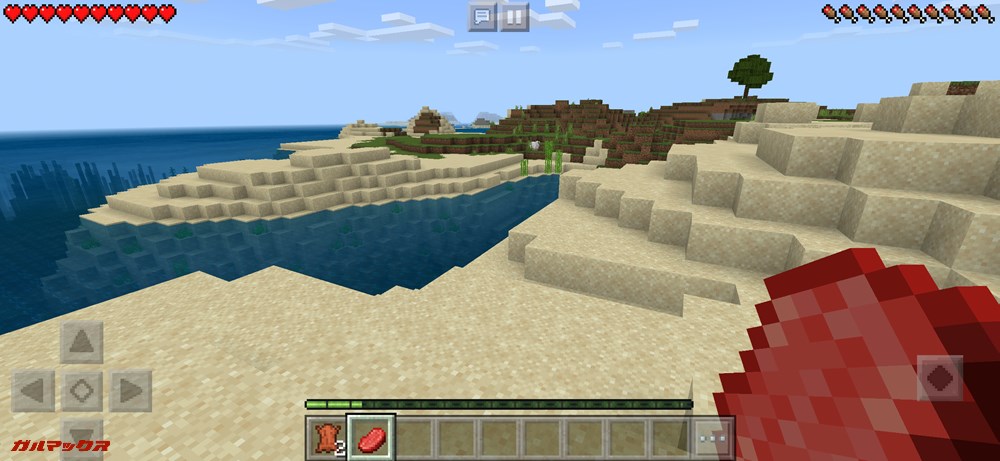The image size is (1000, 461).
Task: Tap the move backward arrow
Action: 82,435
